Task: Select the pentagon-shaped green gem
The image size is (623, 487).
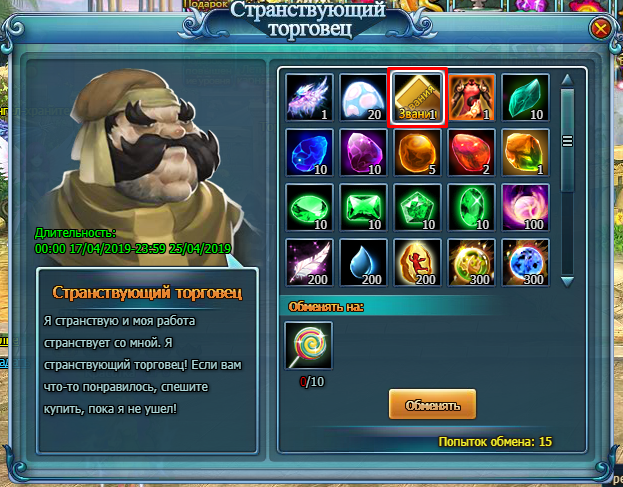Action: (417, 206)
